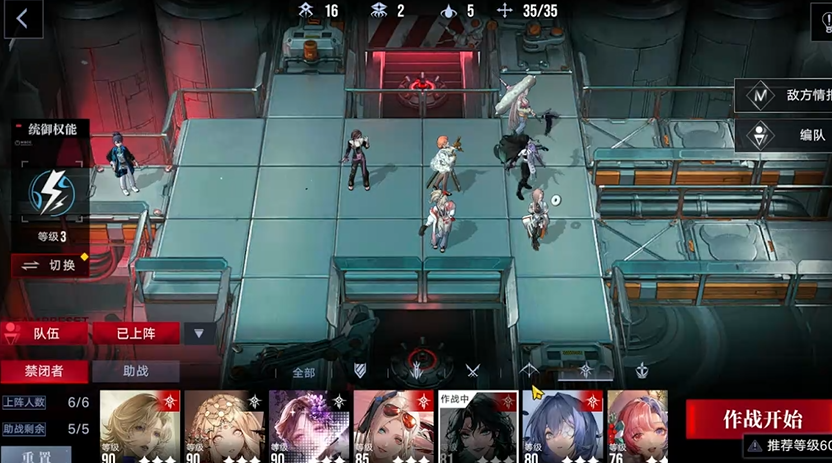Expand the dropdown arrow beside 已上阵
The image size is (832, 463).
click(x=199, y=333)
